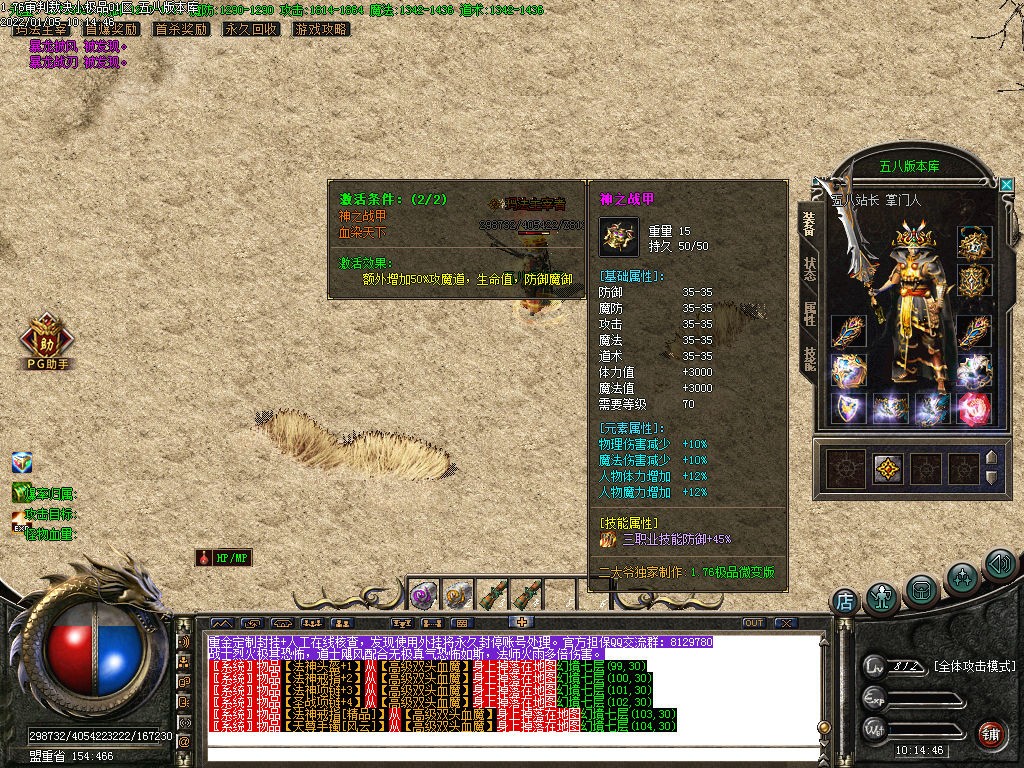Toggle the HP/MP potion button
Screen dimensions: 1024x768
224,558
